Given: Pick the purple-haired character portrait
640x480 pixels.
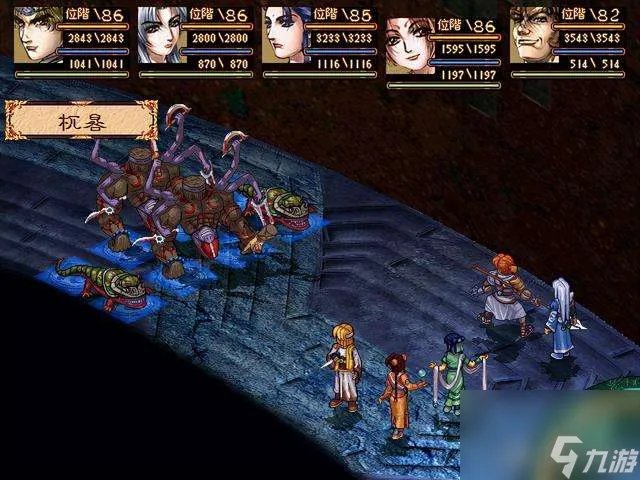Looking at the screenshot, I should pyautogui.click(x=286, y=35).
